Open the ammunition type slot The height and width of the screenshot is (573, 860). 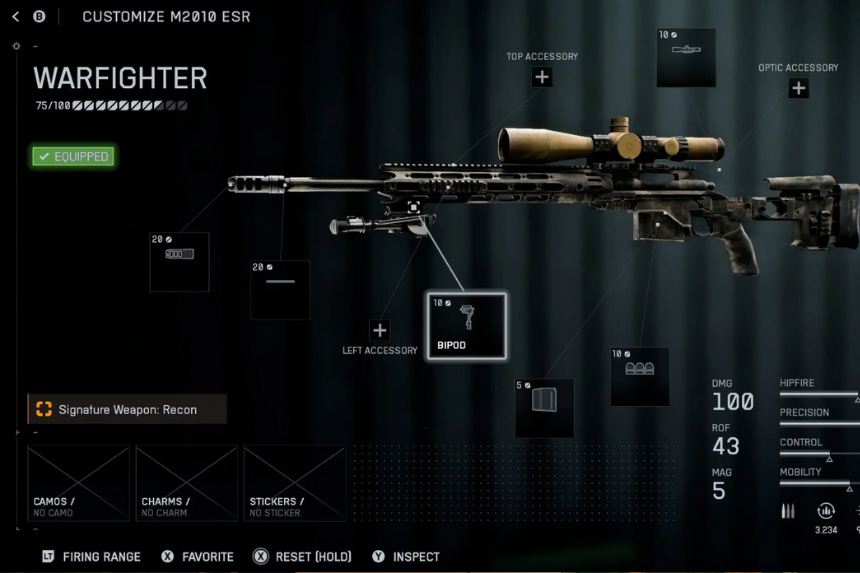640,376
